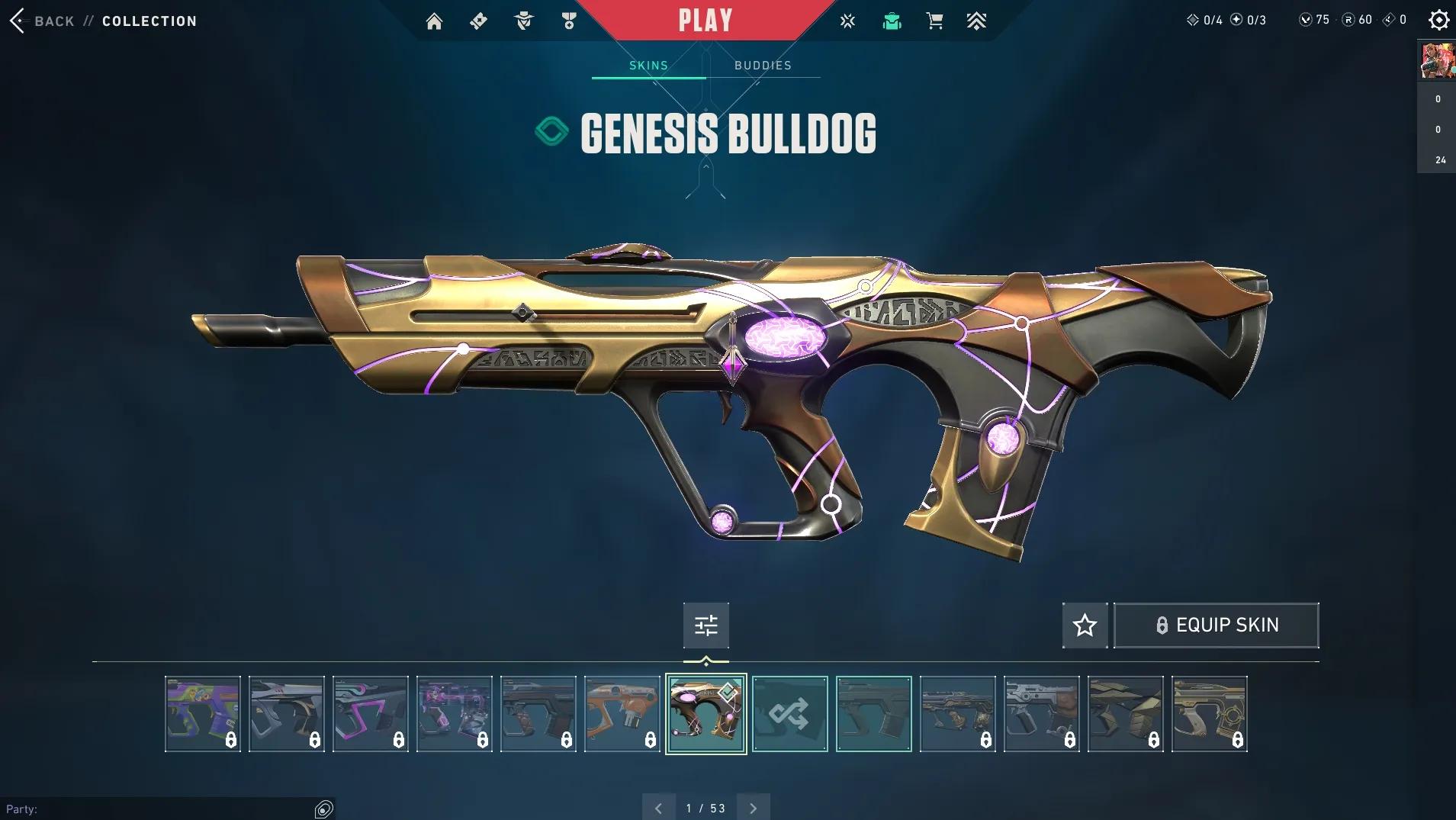The image size is (1456, 820).
Task: Open the Store shopping cart icon
Action: [934, 21]
